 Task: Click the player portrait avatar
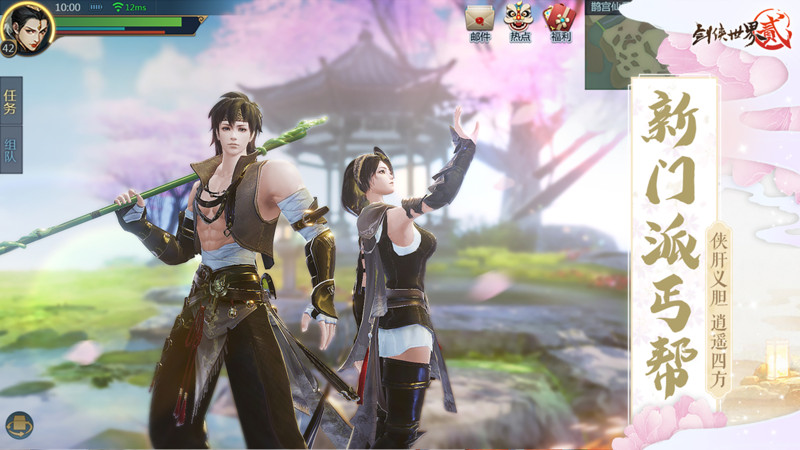pyautogui.click(x=26, y=24)
